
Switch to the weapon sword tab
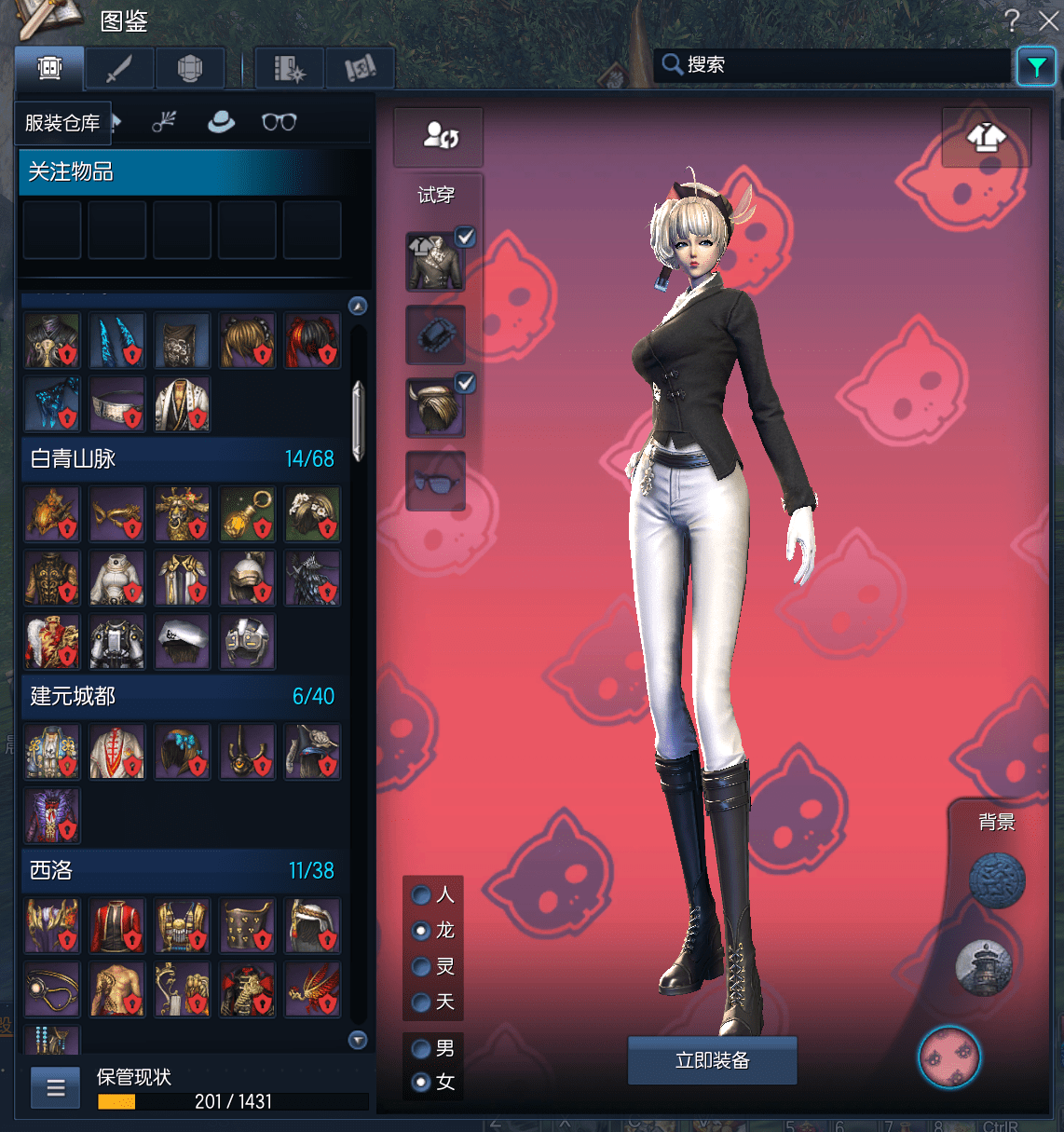(119, 68)
